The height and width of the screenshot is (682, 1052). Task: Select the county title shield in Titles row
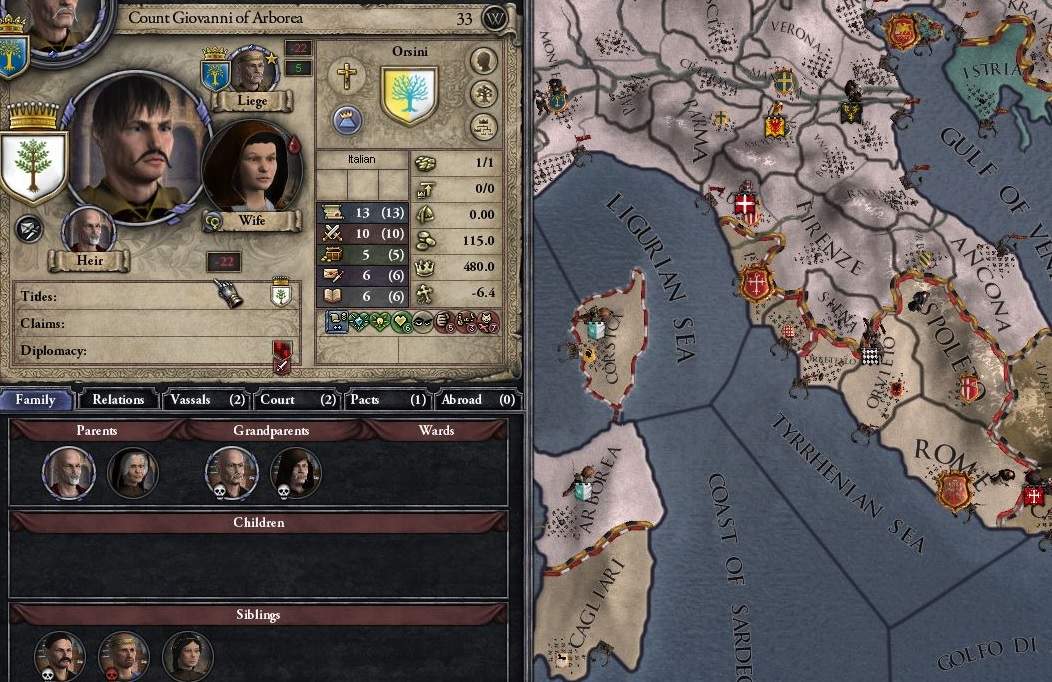tap(282, 295)
